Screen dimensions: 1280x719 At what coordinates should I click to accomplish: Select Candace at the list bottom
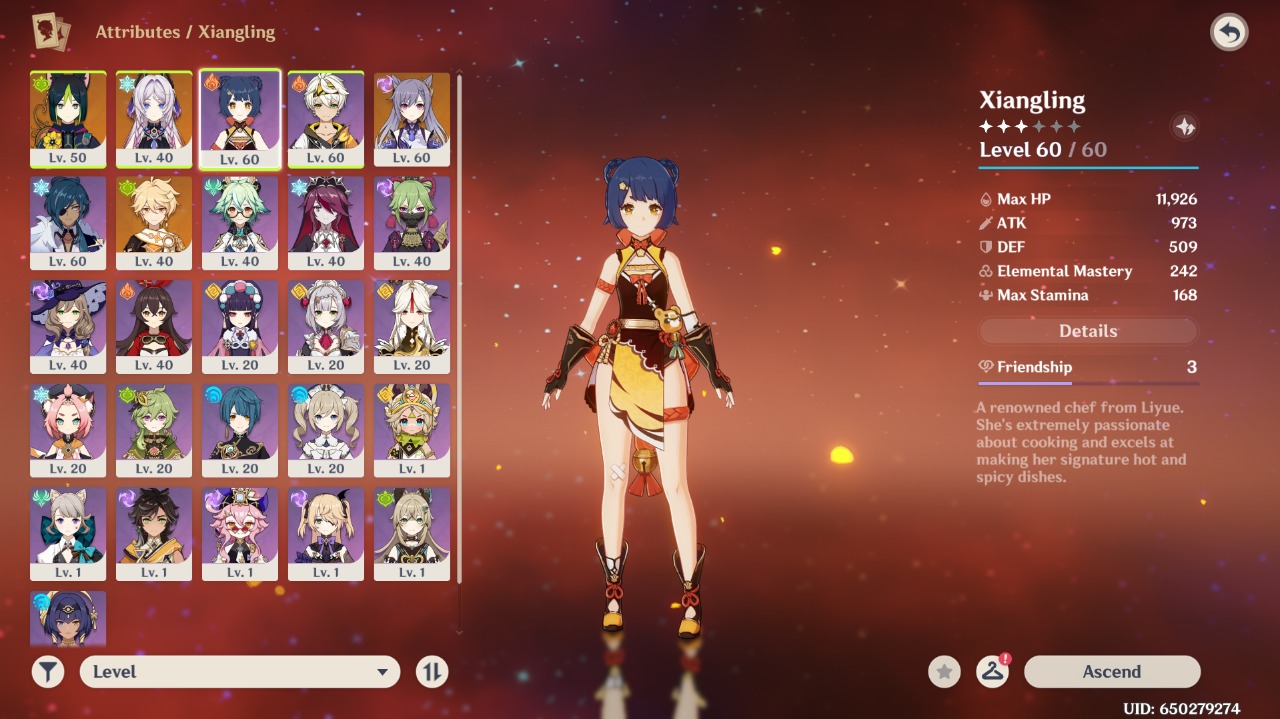(68, 618)
